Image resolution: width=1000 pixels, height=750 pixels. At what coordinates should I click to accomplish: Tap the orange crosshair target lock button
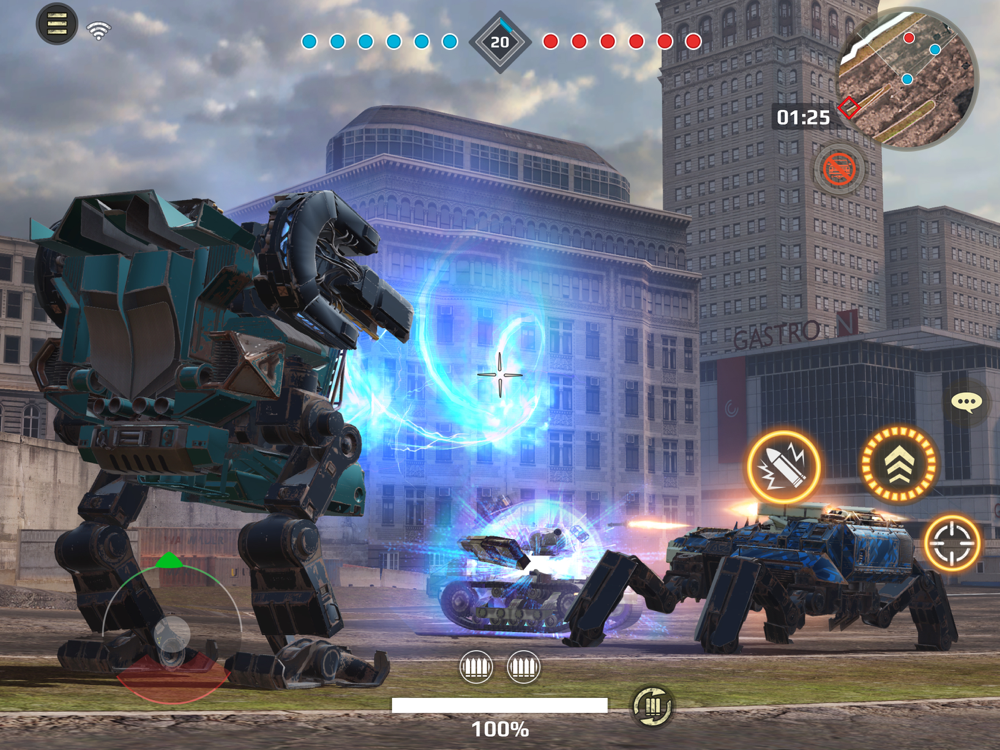pos(951,543)
